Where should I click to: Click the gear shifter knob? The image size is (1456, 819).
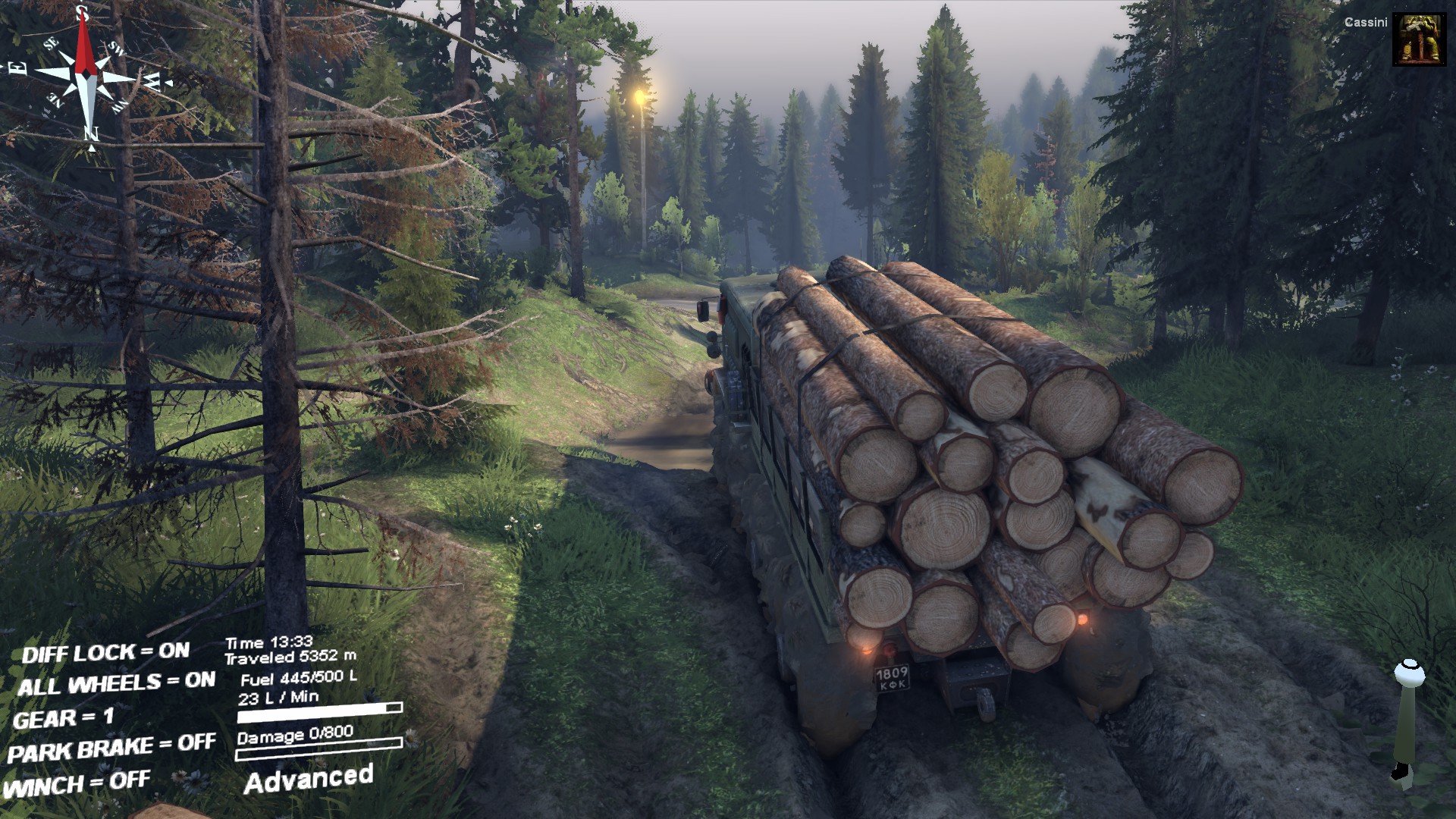[1408, 673]
